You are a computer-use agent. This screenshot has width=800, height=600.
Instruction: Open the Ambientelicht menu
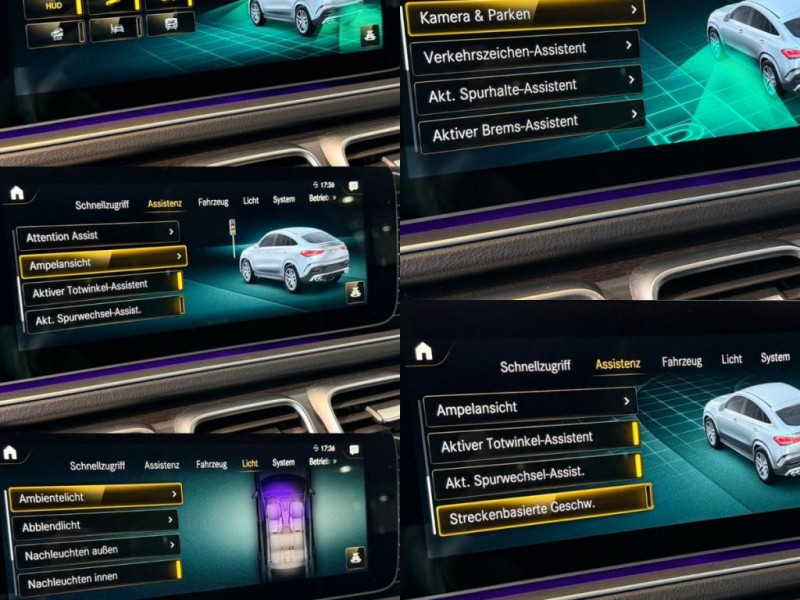click(96, 496)
